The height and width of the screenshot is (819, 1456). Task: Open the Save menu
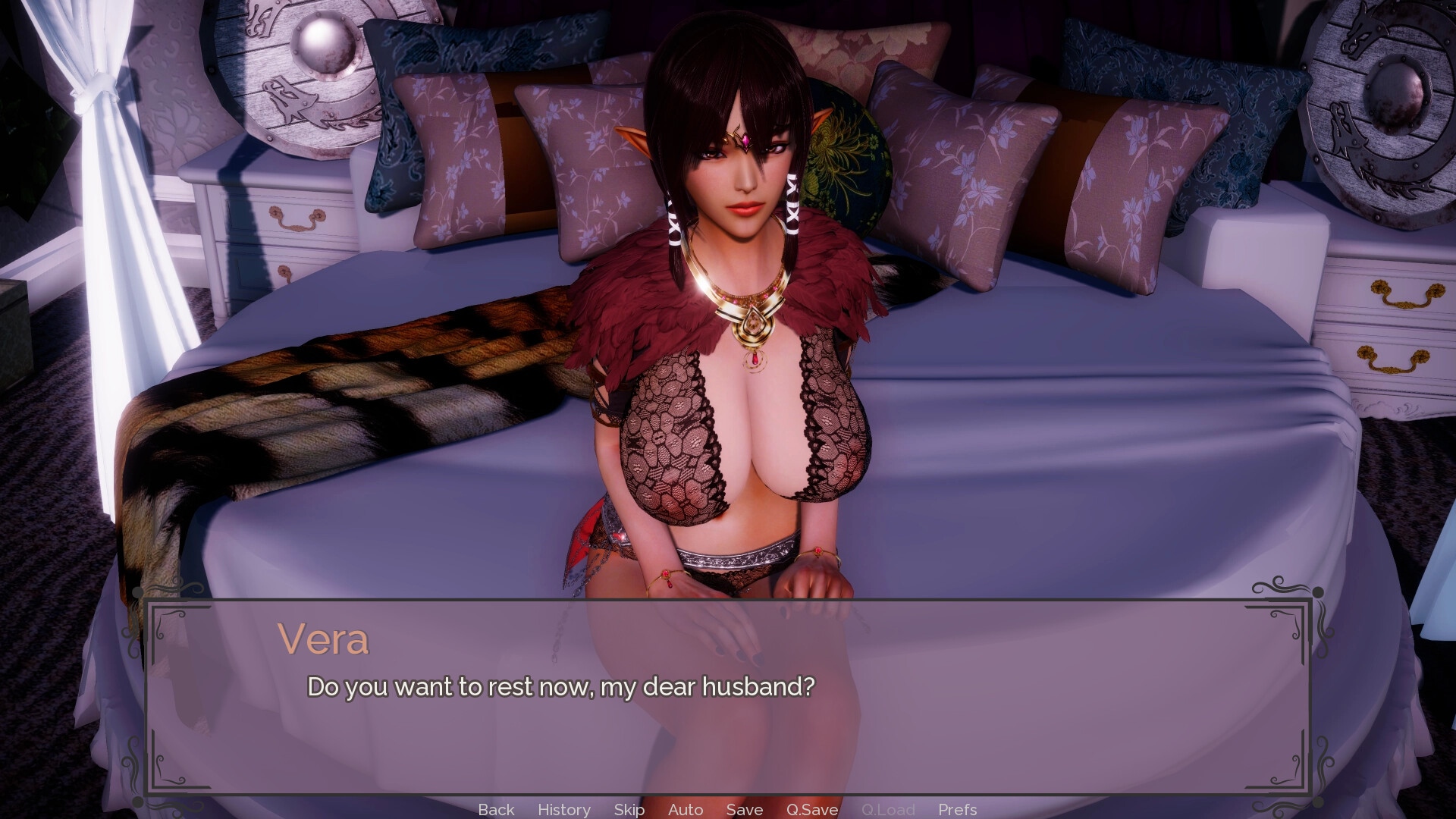(744, 809)
